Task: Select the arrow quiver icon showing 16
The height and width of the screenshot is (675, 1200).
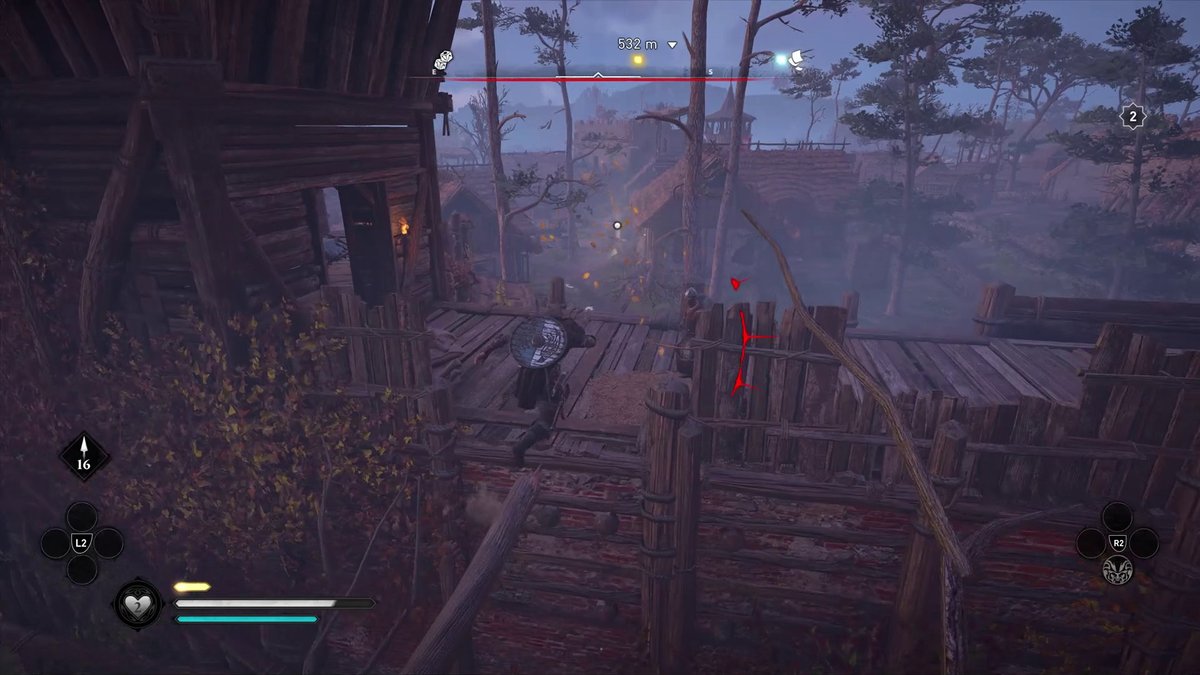Action: (x=84, y=457)
